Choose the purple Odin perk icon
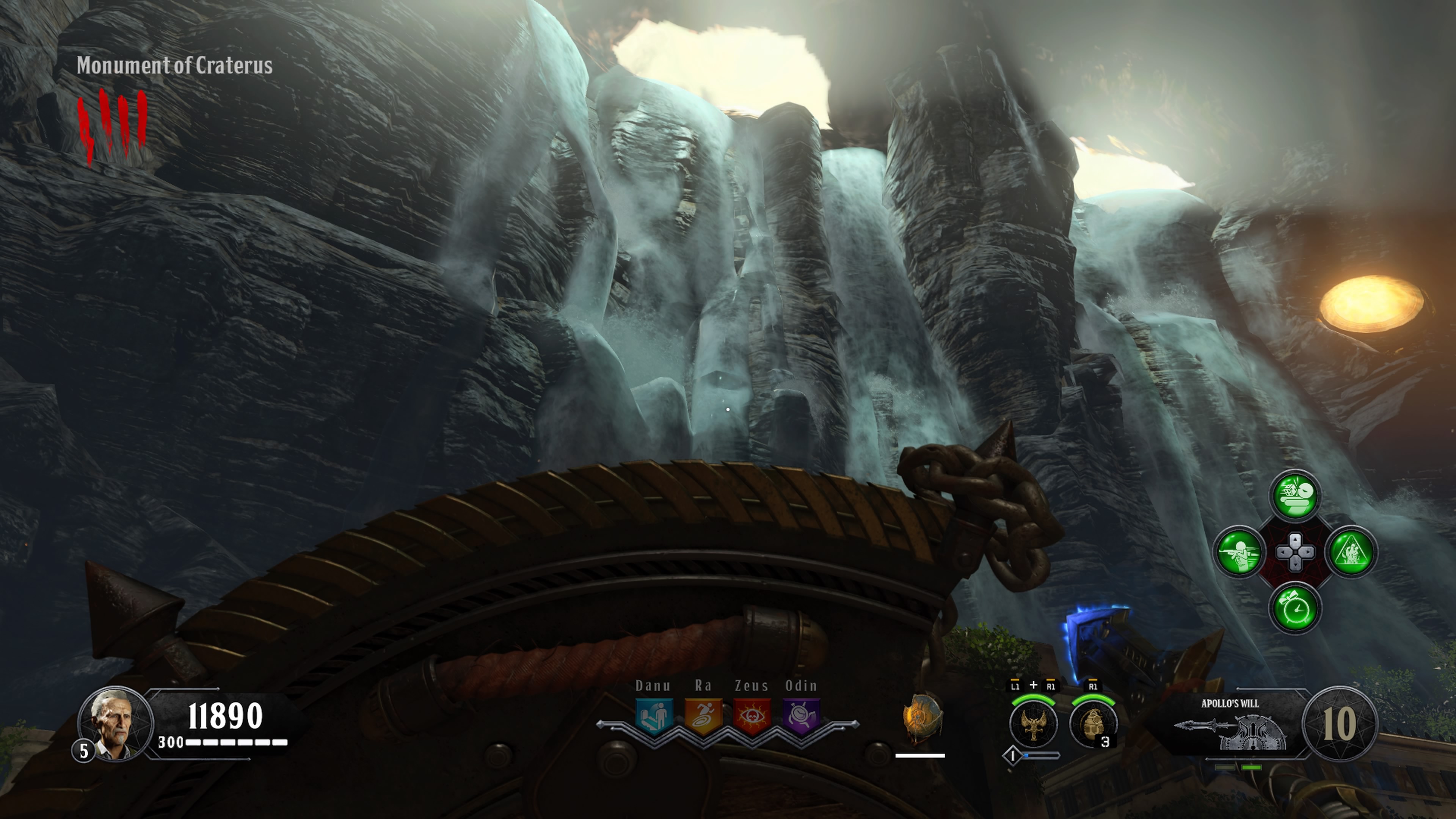 coord(801,715)
